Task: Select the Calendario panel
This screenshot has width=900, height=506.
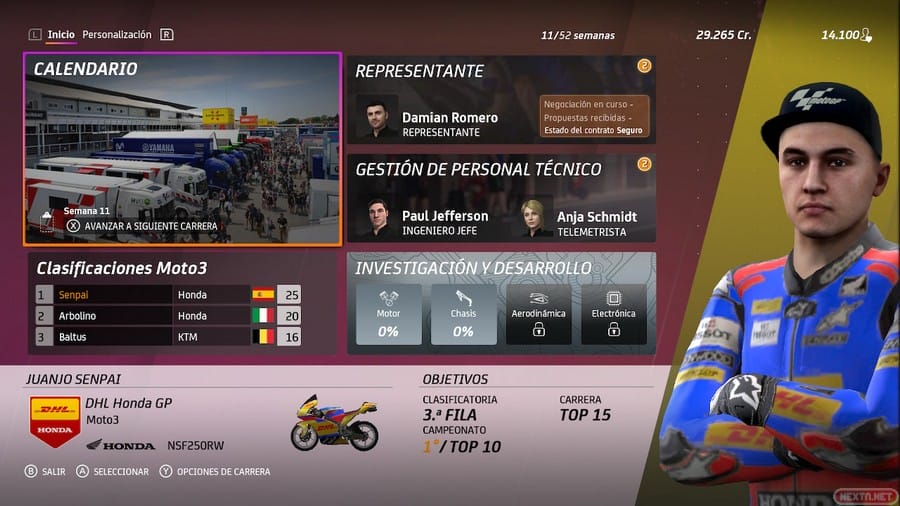Action: [x=183, y=149]
